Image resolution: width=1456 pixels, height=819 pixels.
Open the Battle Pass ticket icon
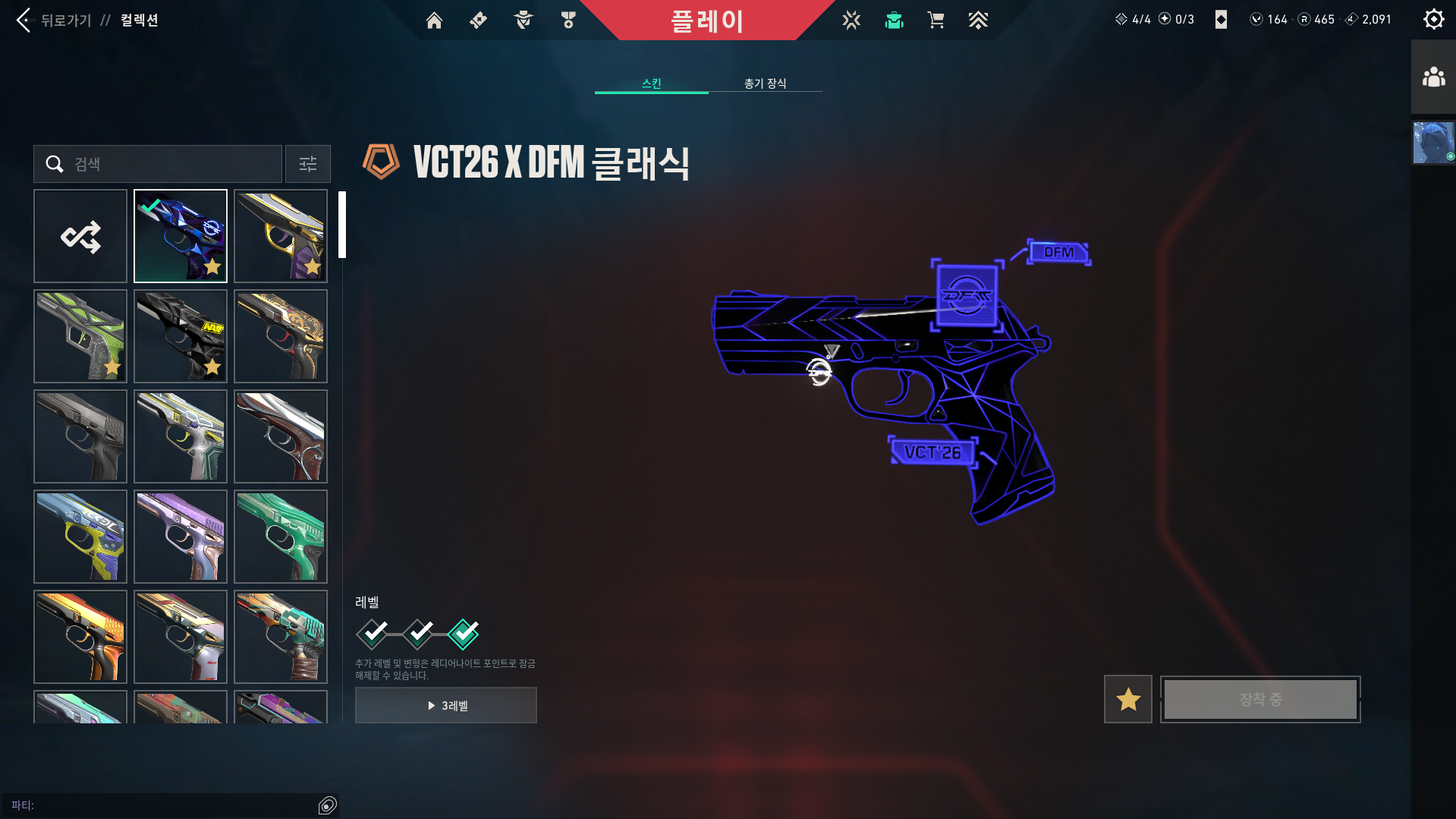[x=478, y=20]
